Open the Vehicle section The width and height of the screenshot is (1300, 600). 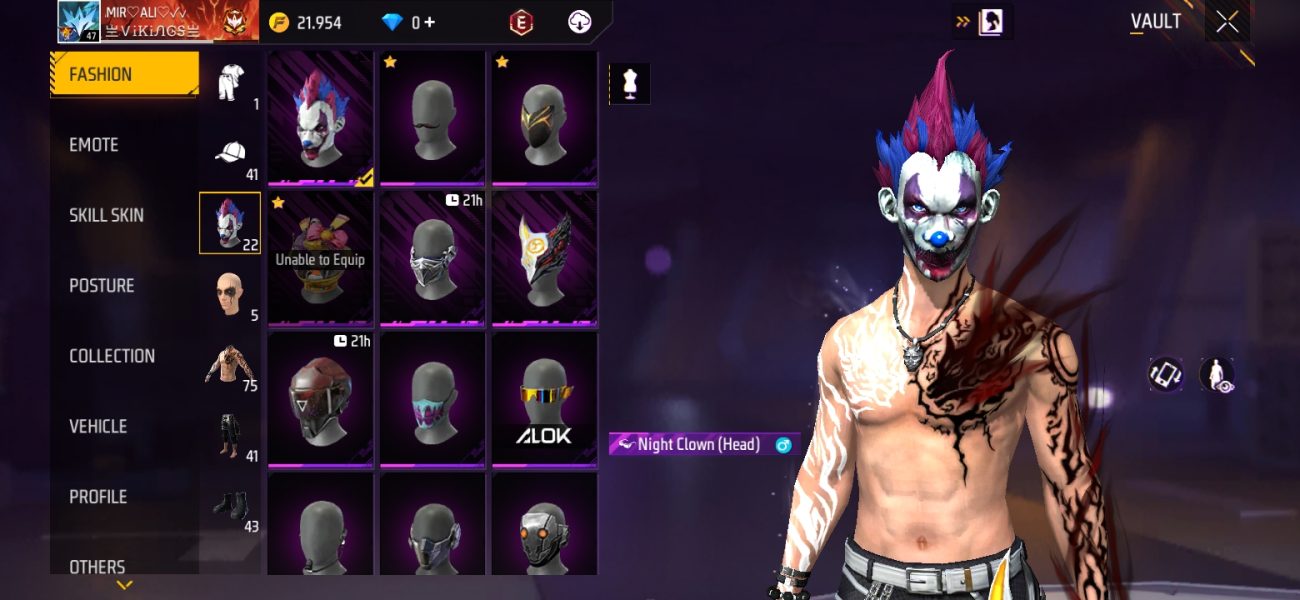click(98, 426)
